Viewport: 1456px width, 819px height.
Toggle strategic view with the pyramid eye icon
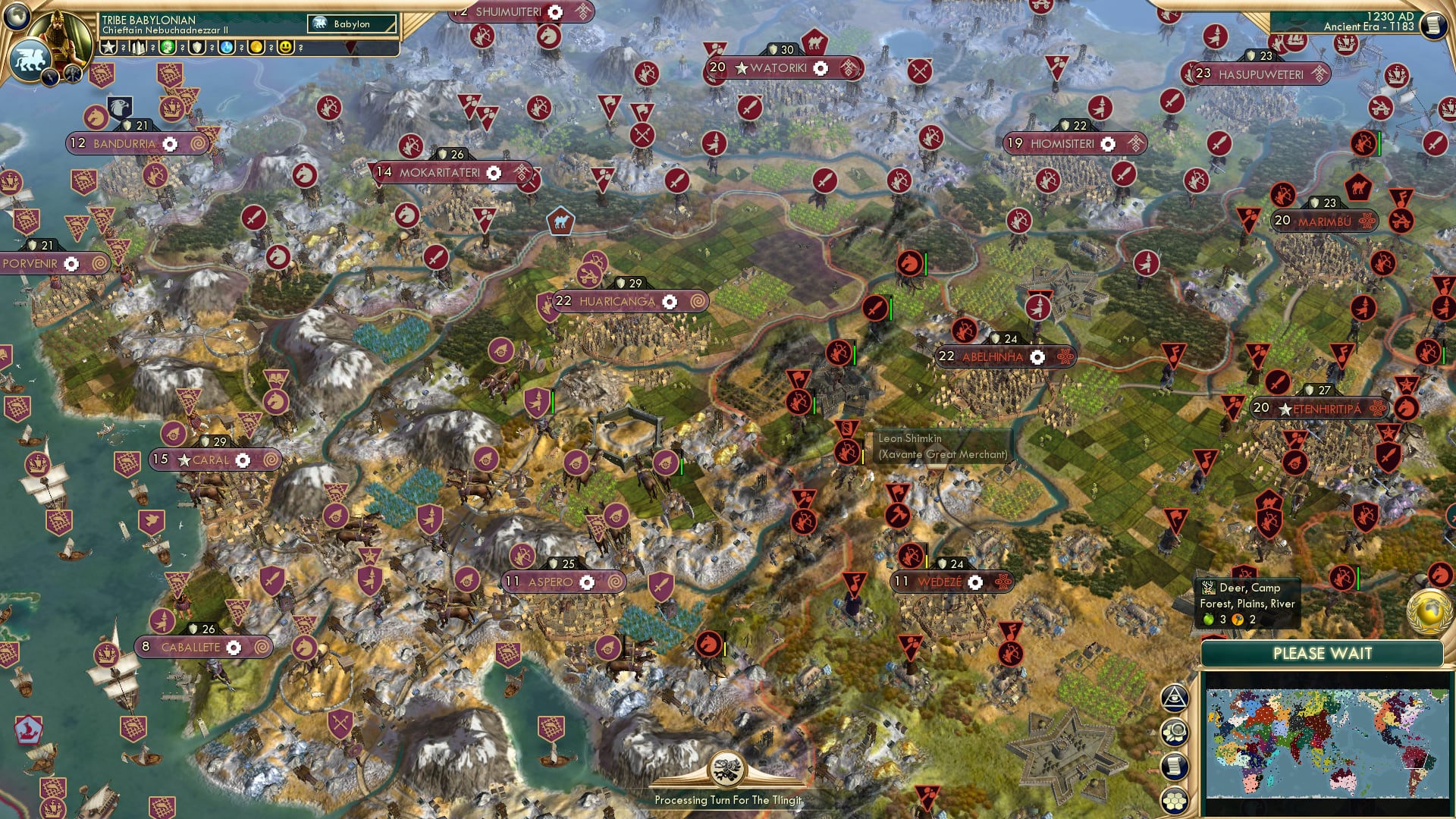click(x=1174, y=697)
